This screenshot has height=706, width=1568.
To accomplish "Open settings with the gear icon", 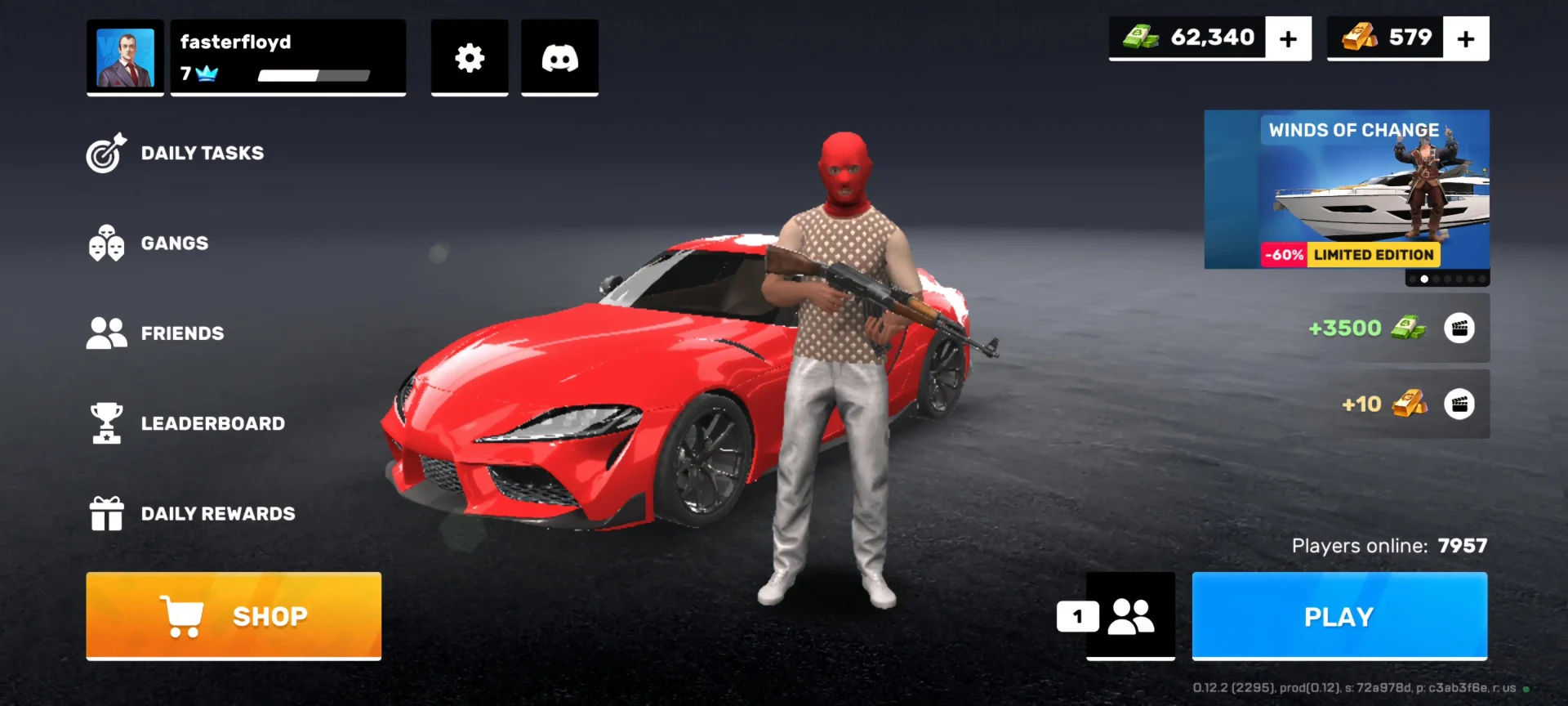I will pos(470,58).
